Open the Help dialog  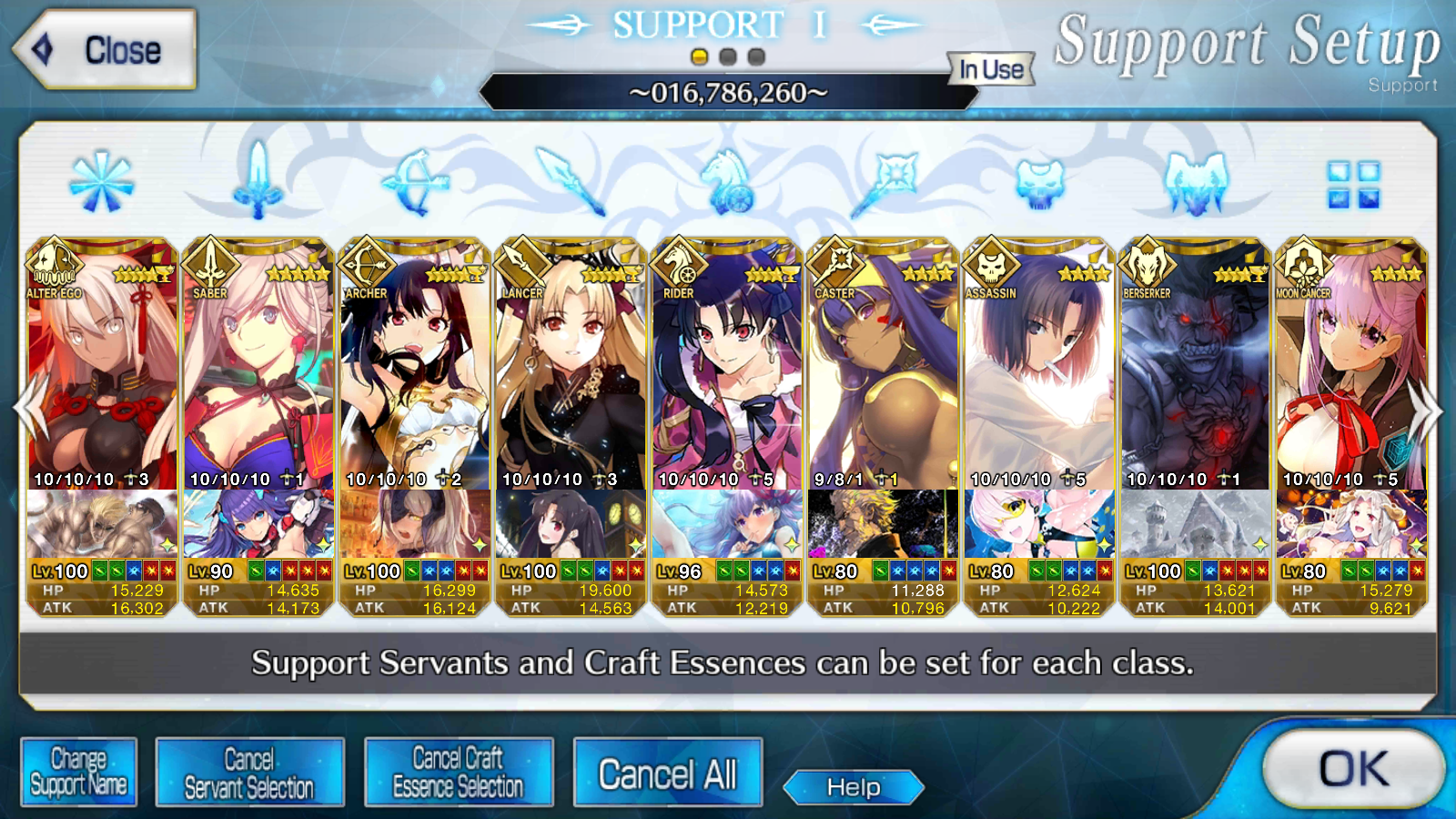(x=853, y=787)
